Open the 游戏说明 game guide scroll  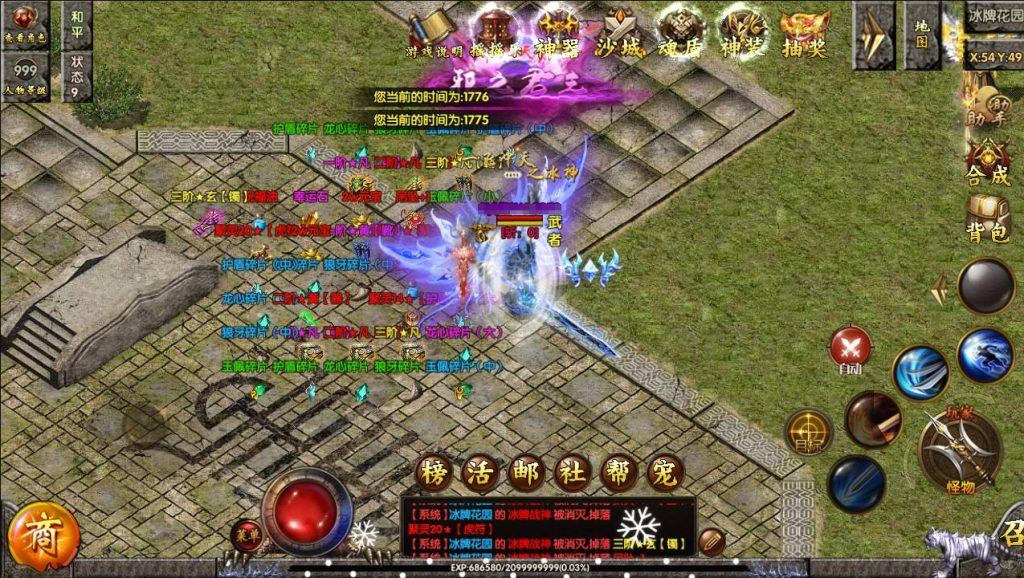pyautogui.click(x=434, y=32)
